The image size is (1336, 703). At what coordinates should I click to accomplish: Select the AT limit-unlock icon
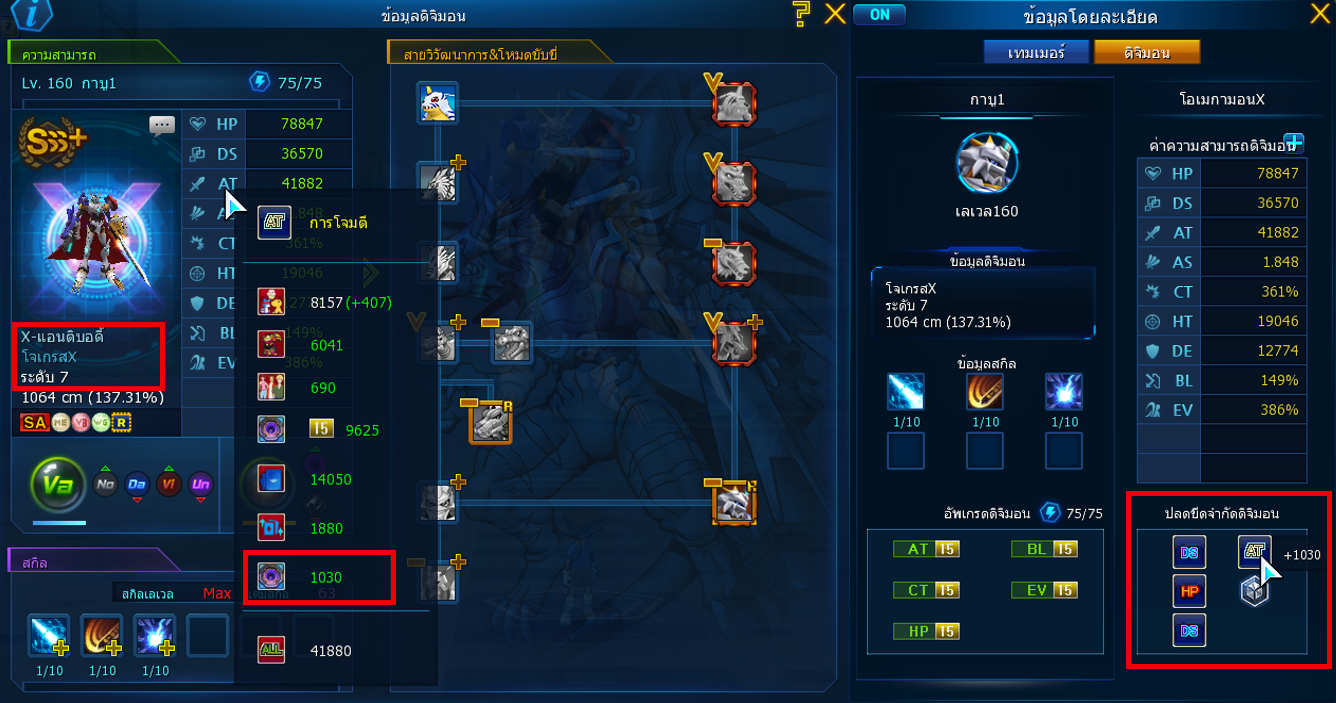(x=1254, y=551)
